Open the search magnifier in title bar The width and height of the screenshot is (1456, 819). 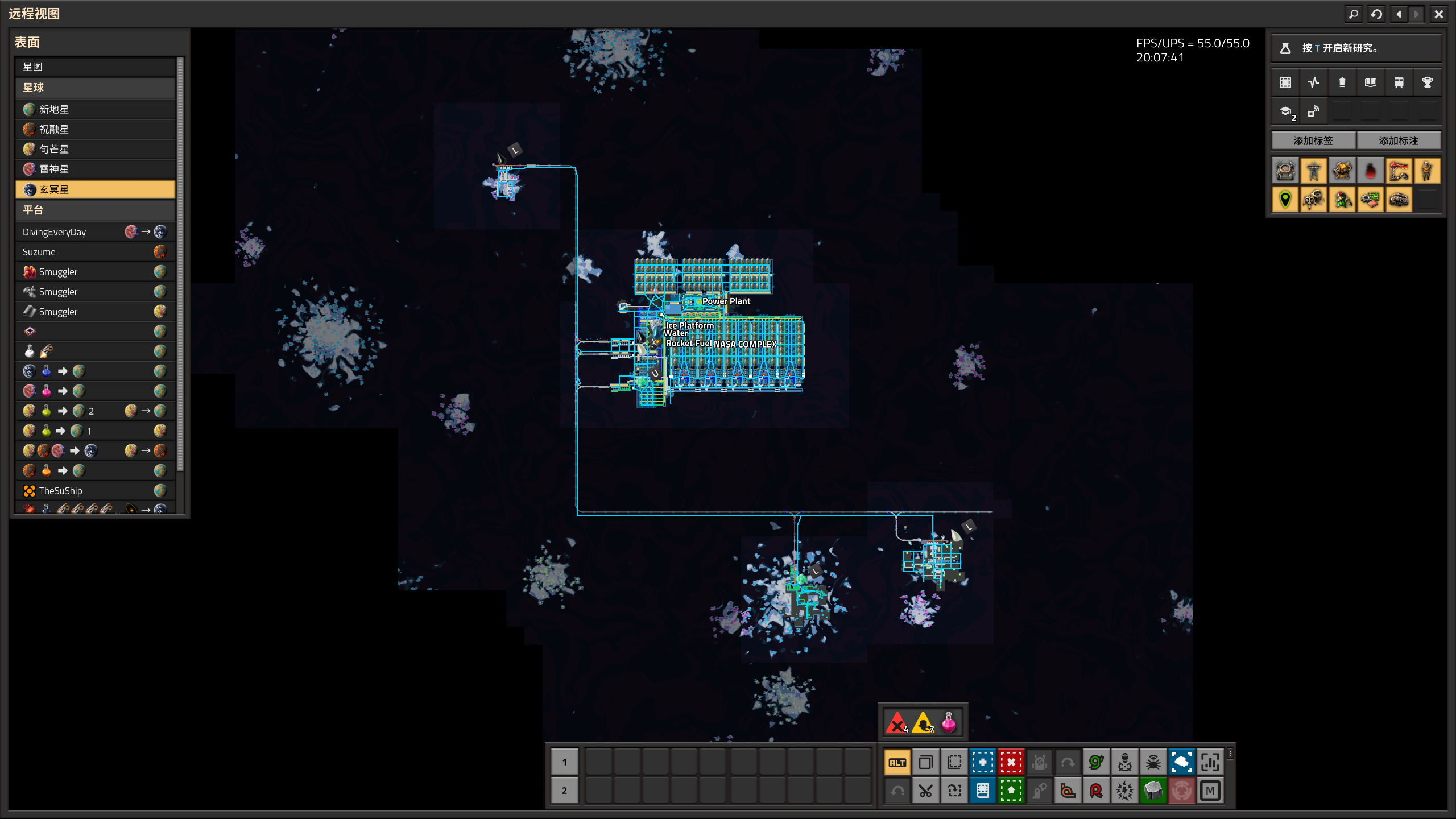[1354, 14]
